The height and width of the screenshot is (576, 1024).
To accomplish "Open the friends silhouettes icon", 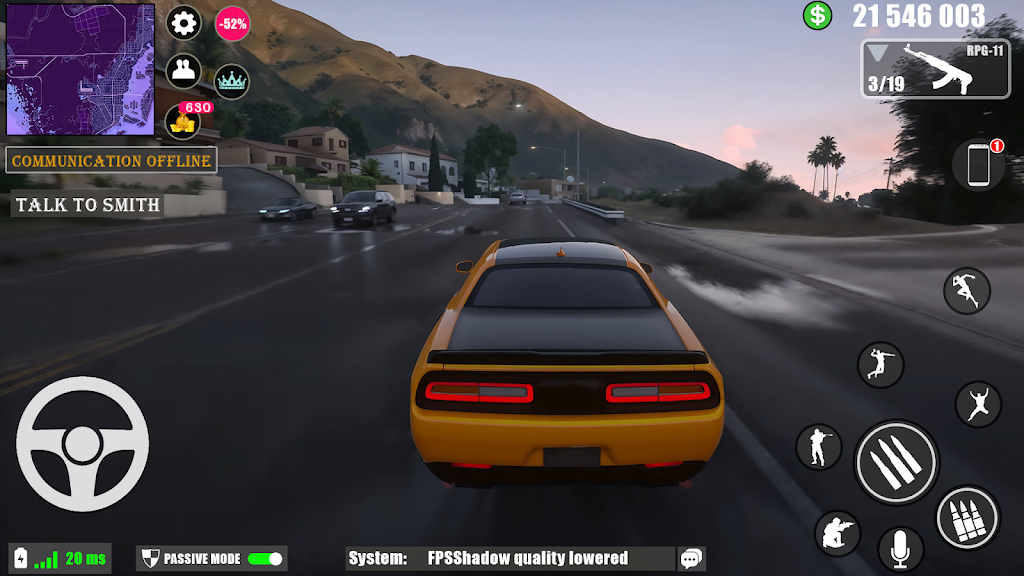I will click(183, 71).
